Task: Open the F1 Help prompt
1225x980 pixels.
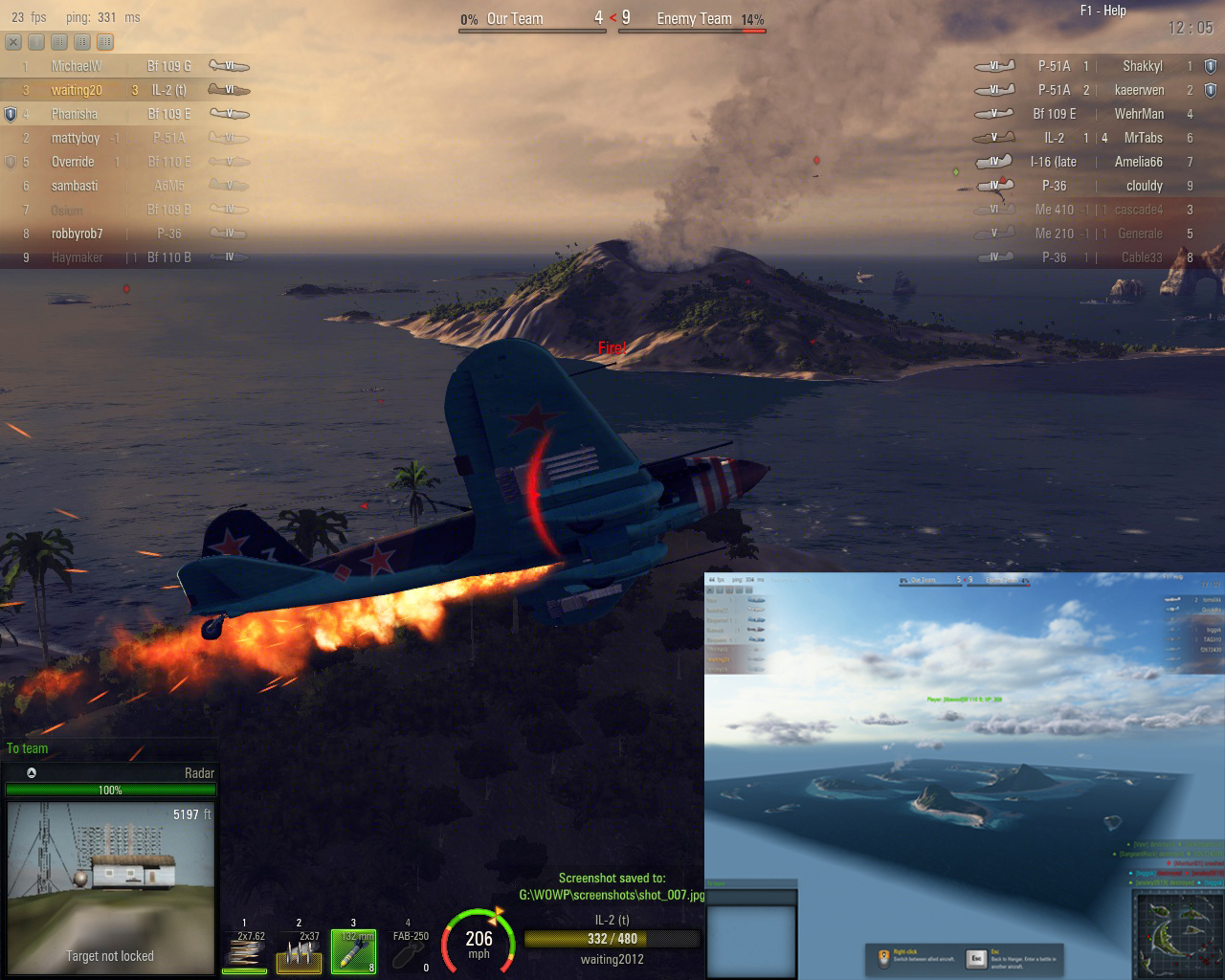Action: pos(1102,11)
